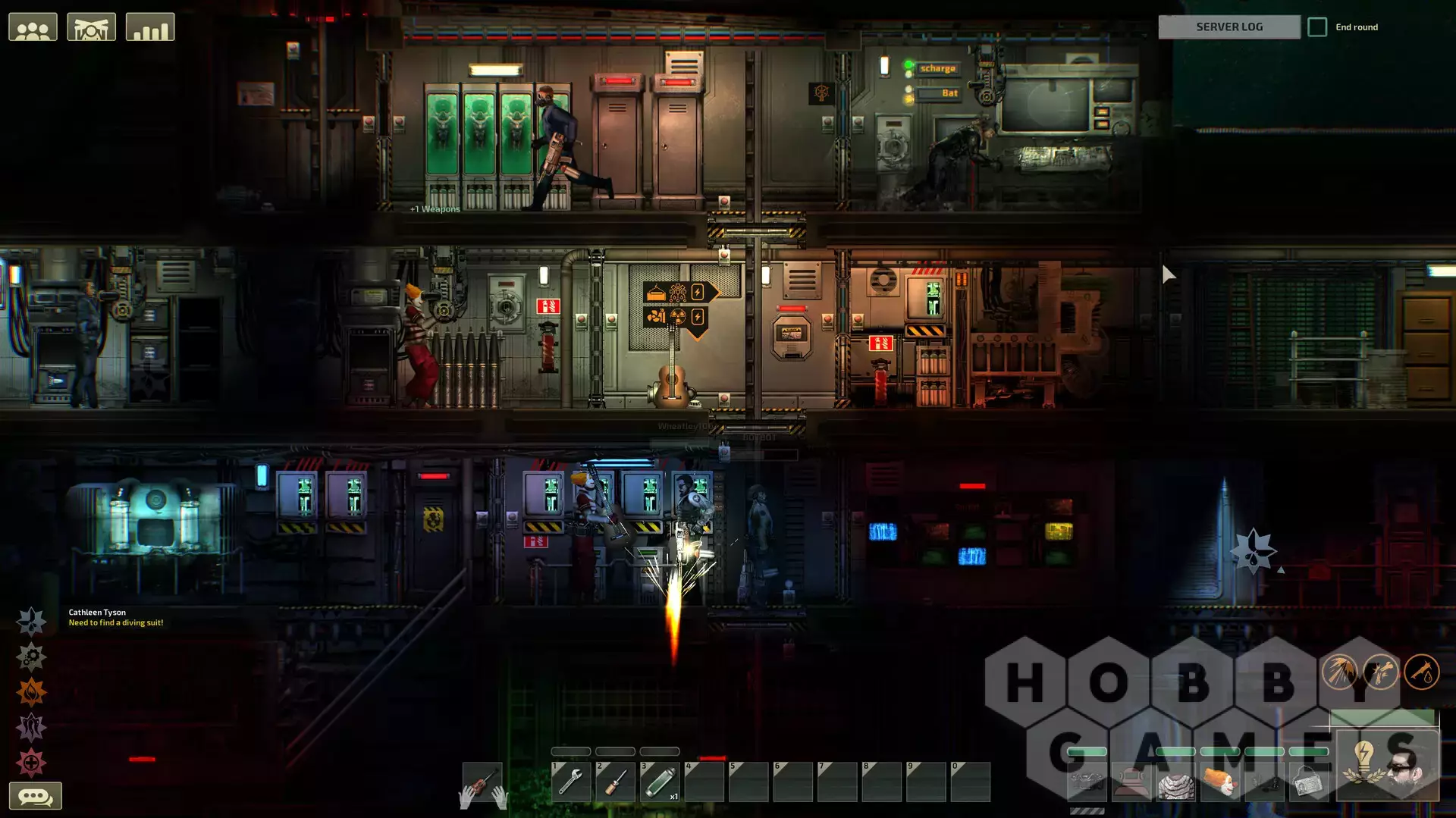Open the chat box speech bubble button
Screen dimensions: 1456x818
35,797
